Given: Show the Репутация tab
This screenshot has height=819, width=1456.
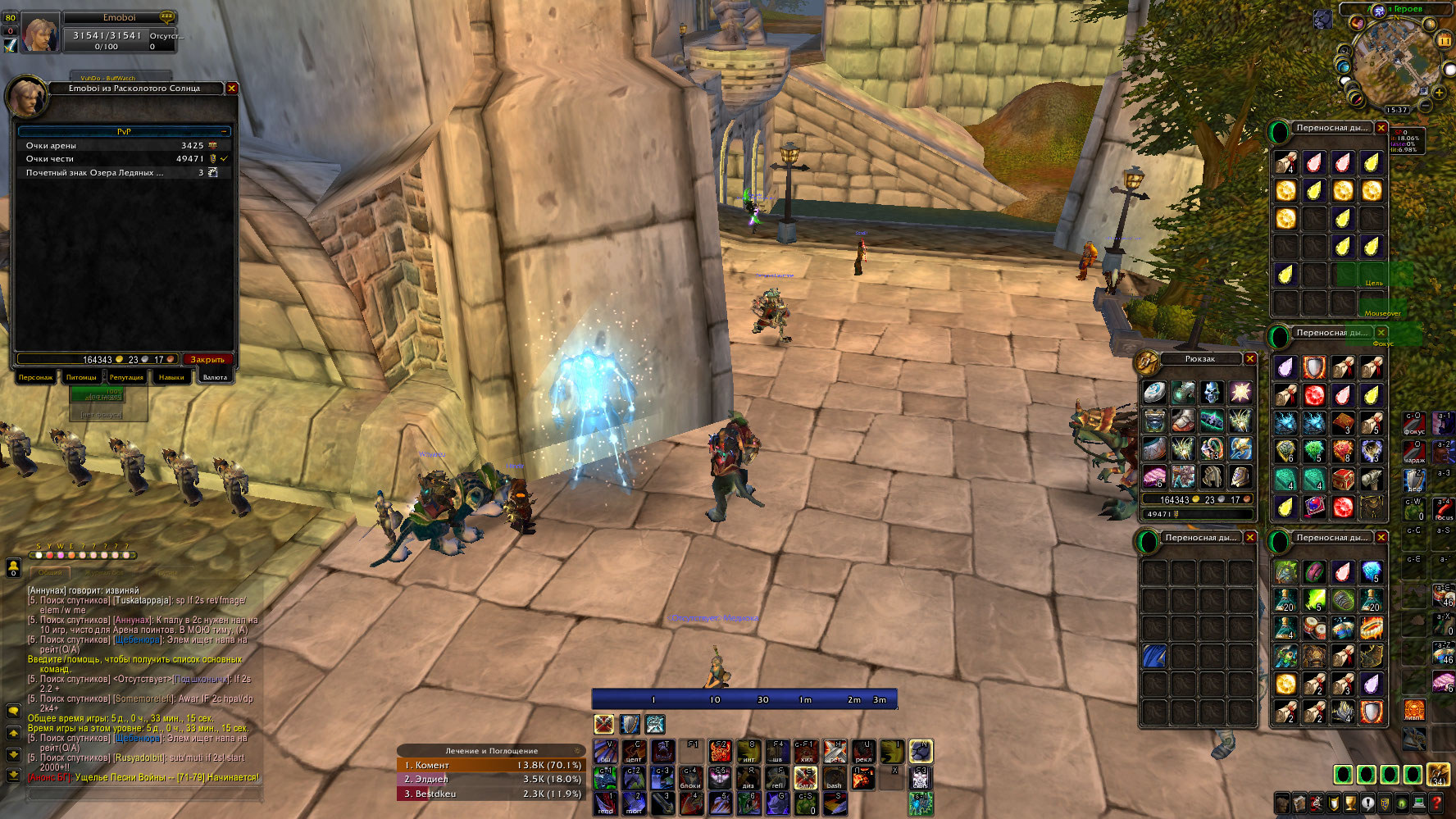Looking at the screenshot, I should click(126, 377).
